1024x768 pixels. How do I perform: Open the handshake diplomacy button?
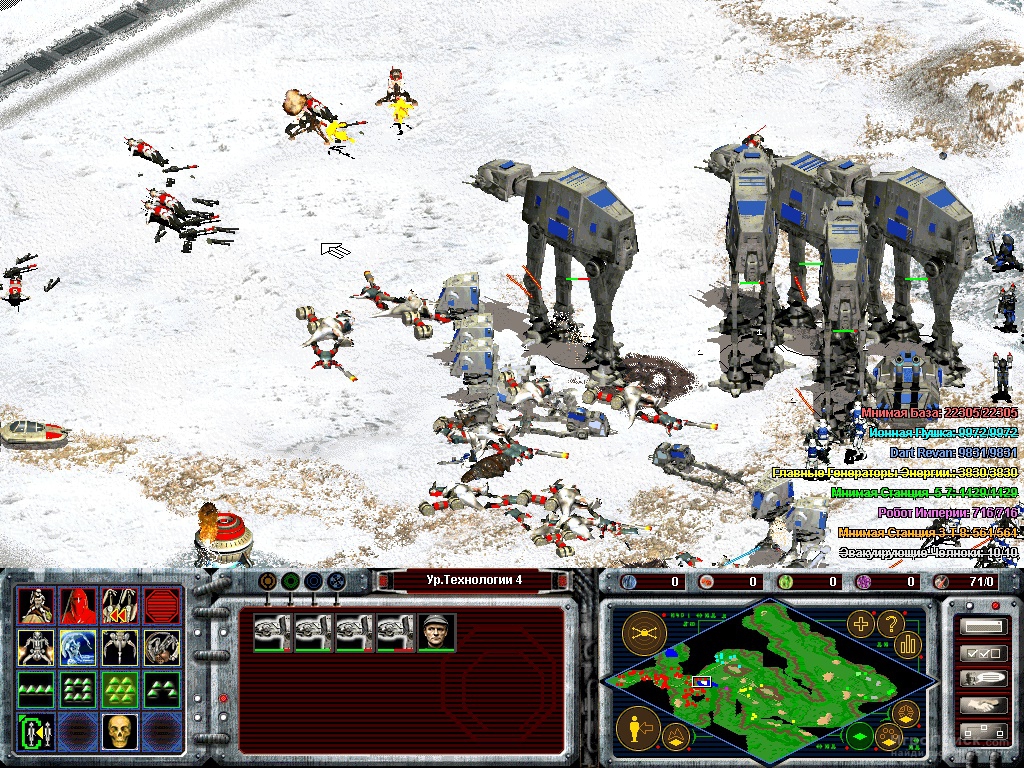pos(982,704)
